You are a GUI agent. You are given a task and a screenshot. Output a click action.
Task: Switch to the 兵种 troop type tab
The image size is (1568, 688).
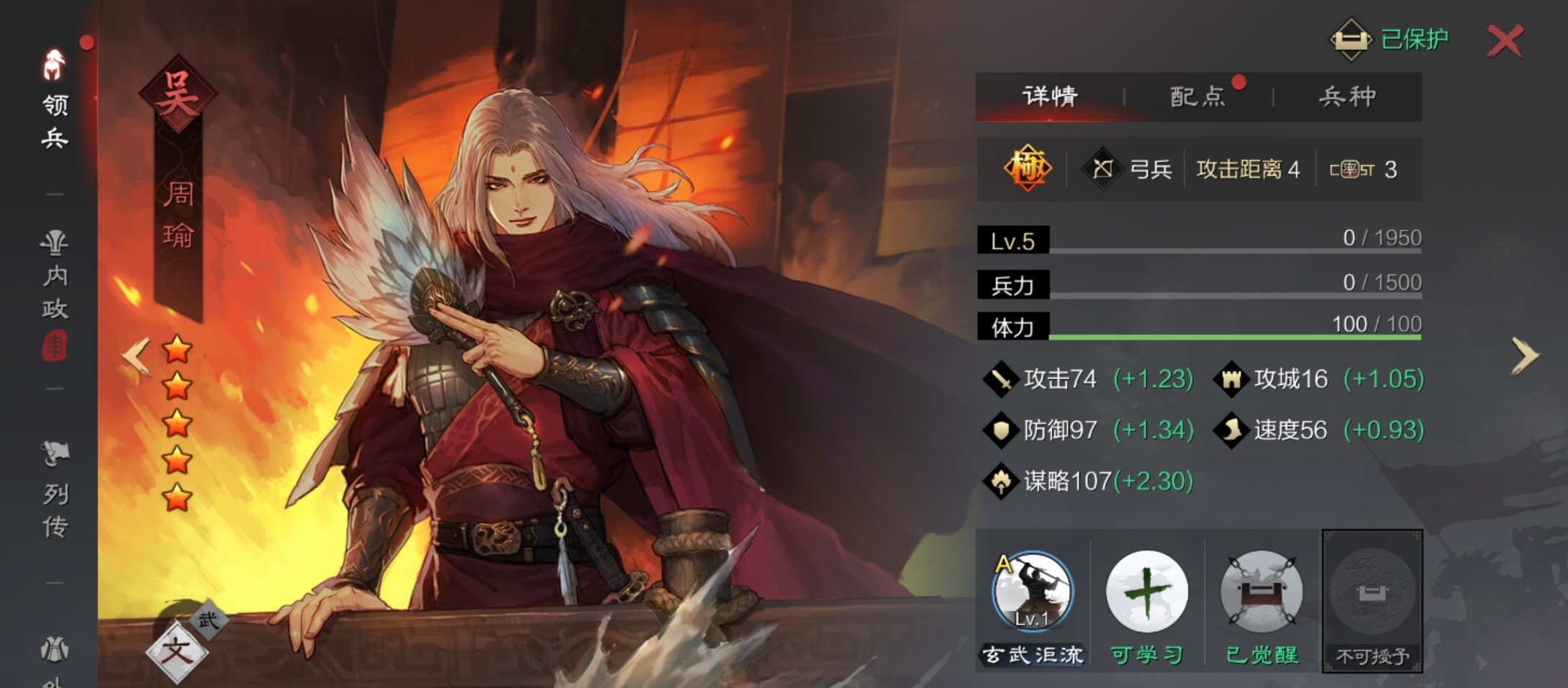pos(1347,96)
